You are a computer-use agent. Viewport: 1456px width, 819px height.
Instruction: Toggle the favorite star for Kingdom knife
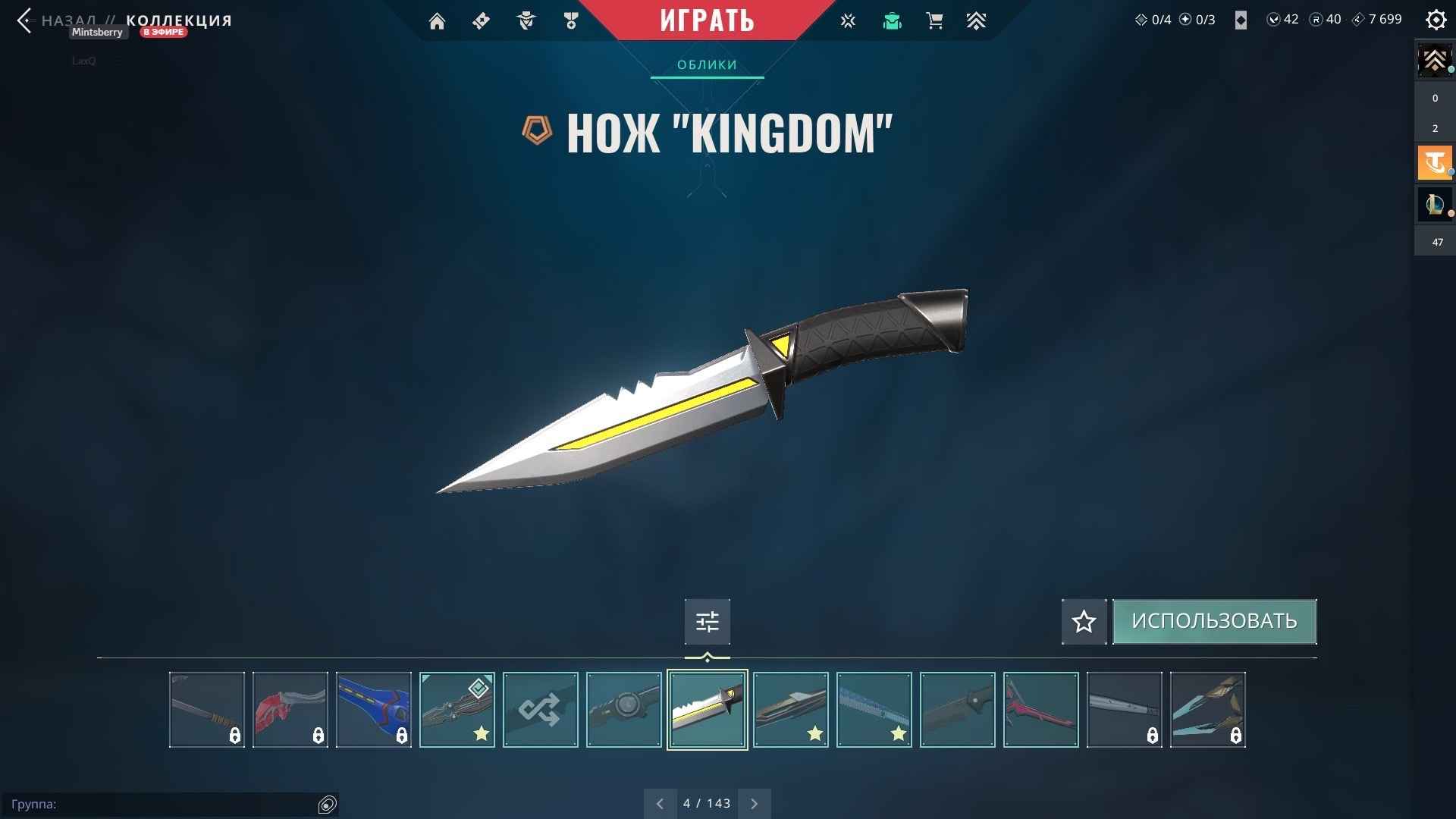1083,621
